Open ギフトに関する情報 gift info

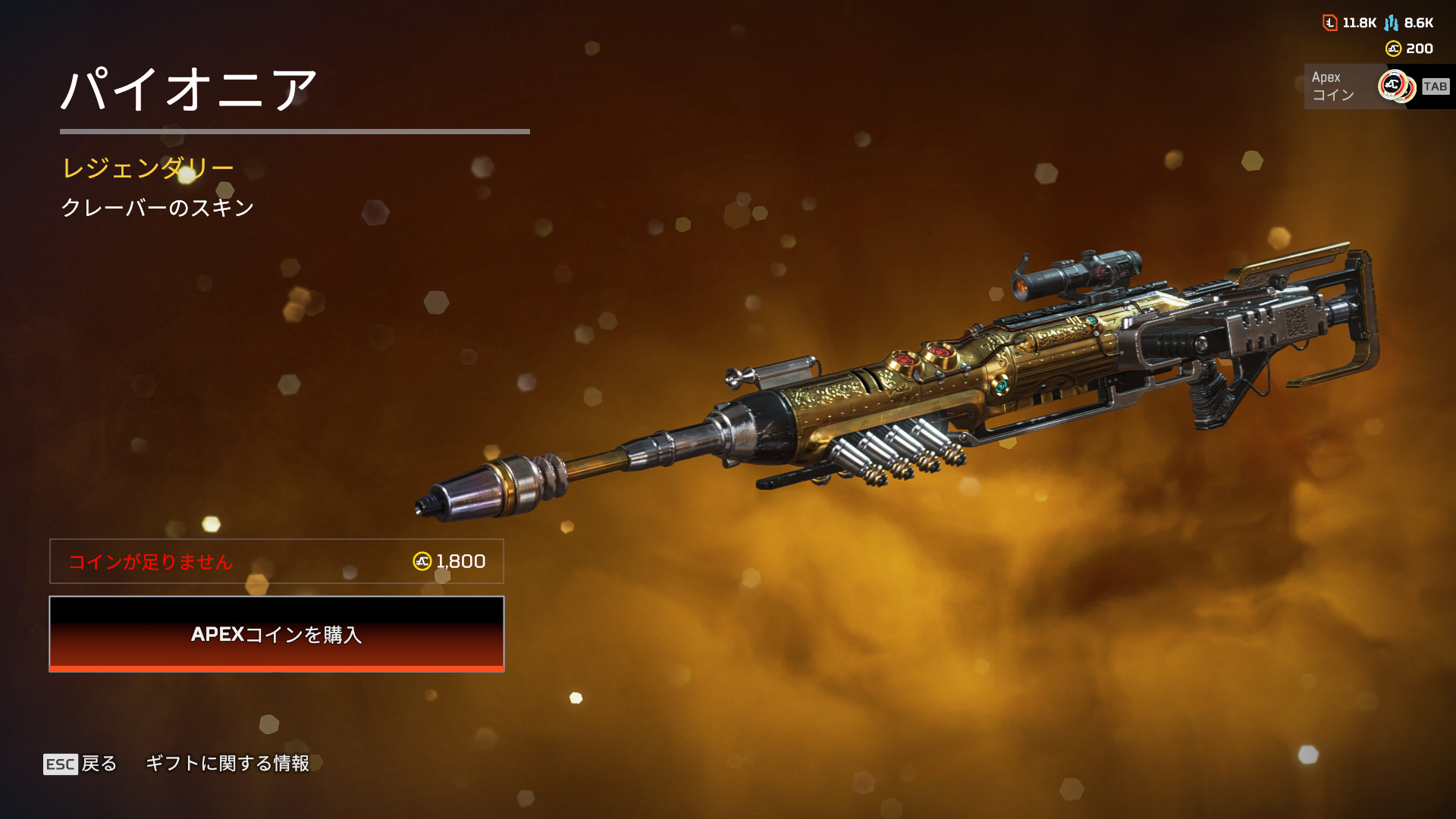(227, 764)
